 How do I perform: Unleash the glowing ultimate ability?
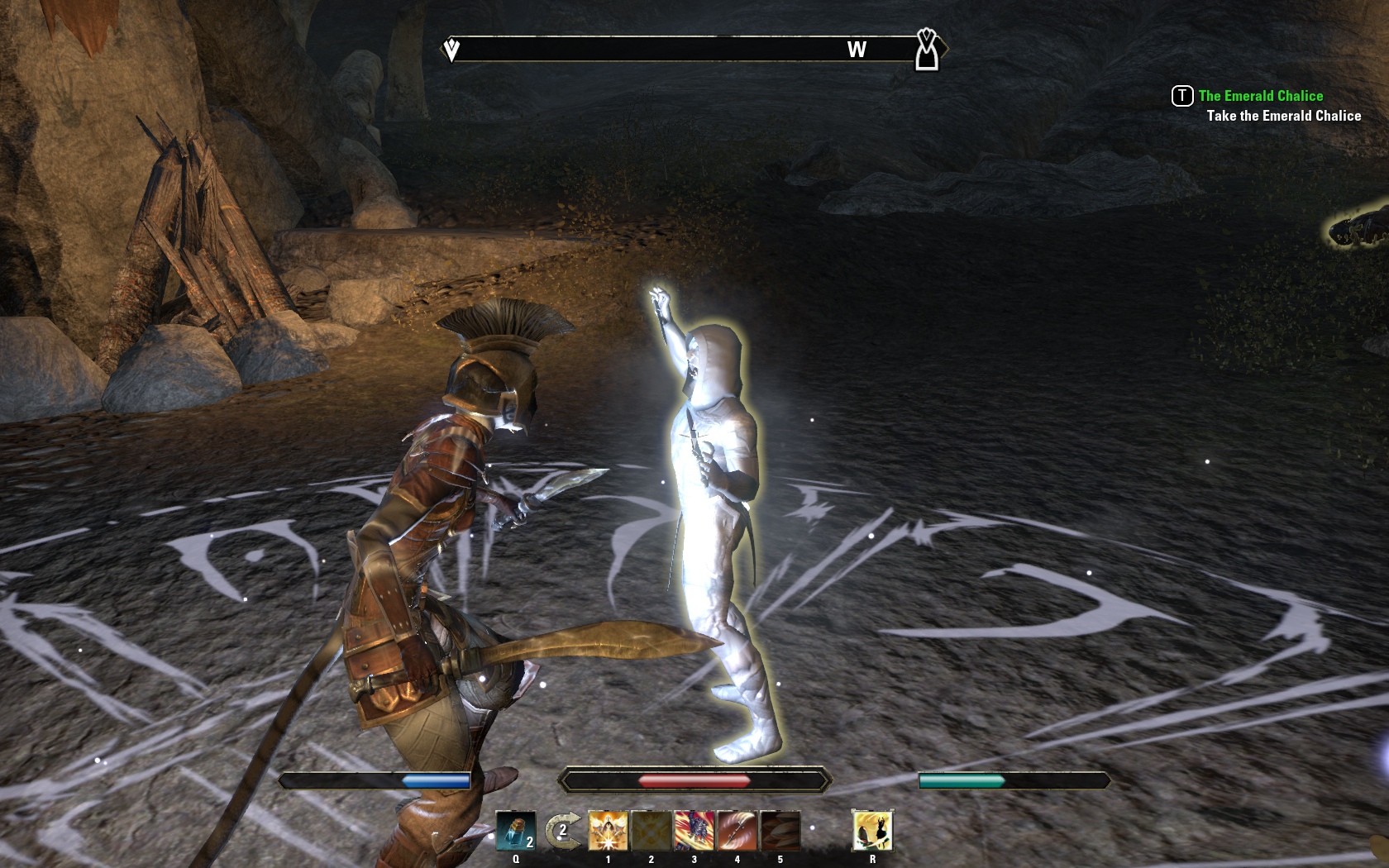point(872,831)
